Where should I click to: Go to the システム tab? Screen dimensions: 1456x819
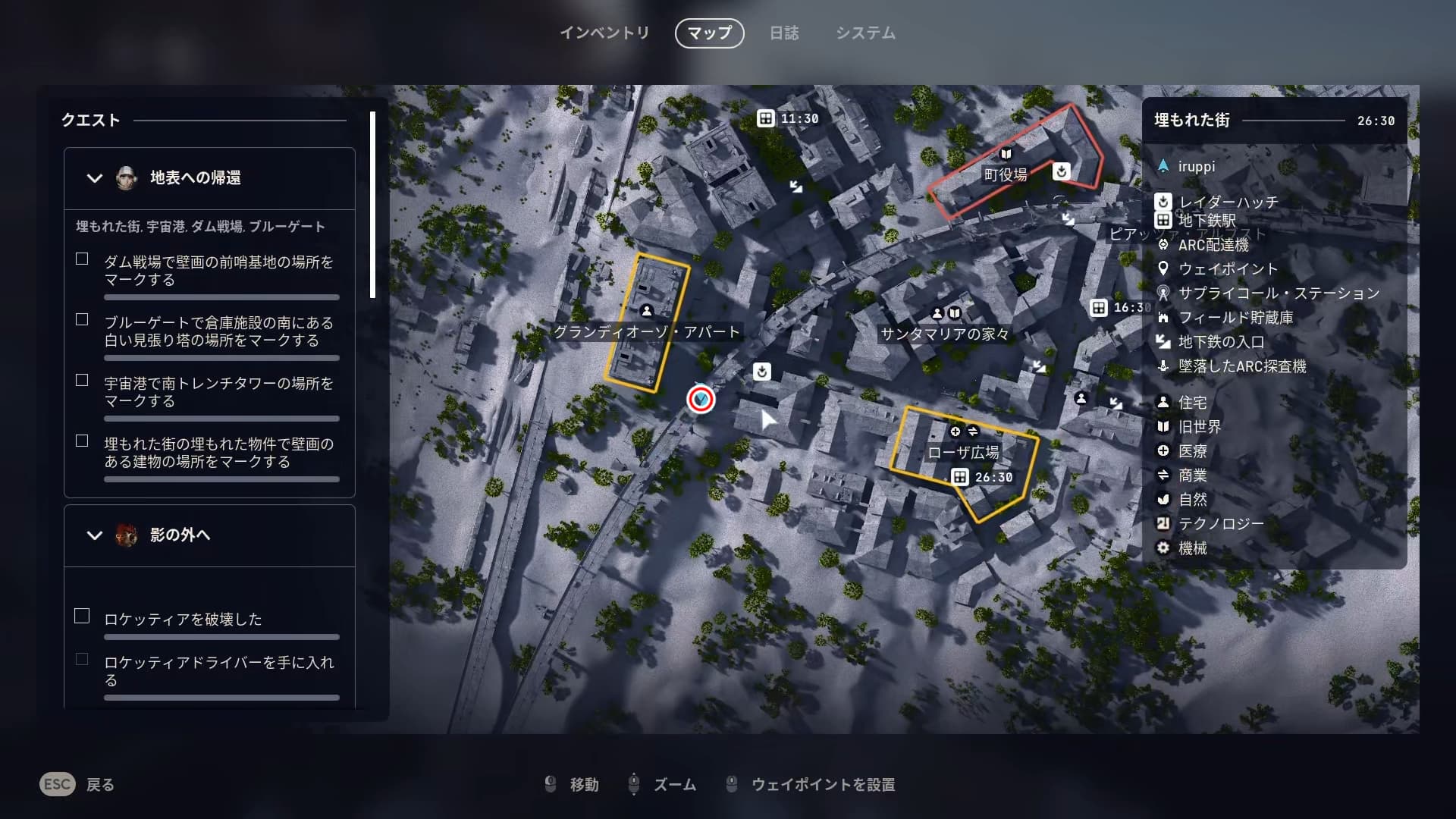[x=865, y=33]
